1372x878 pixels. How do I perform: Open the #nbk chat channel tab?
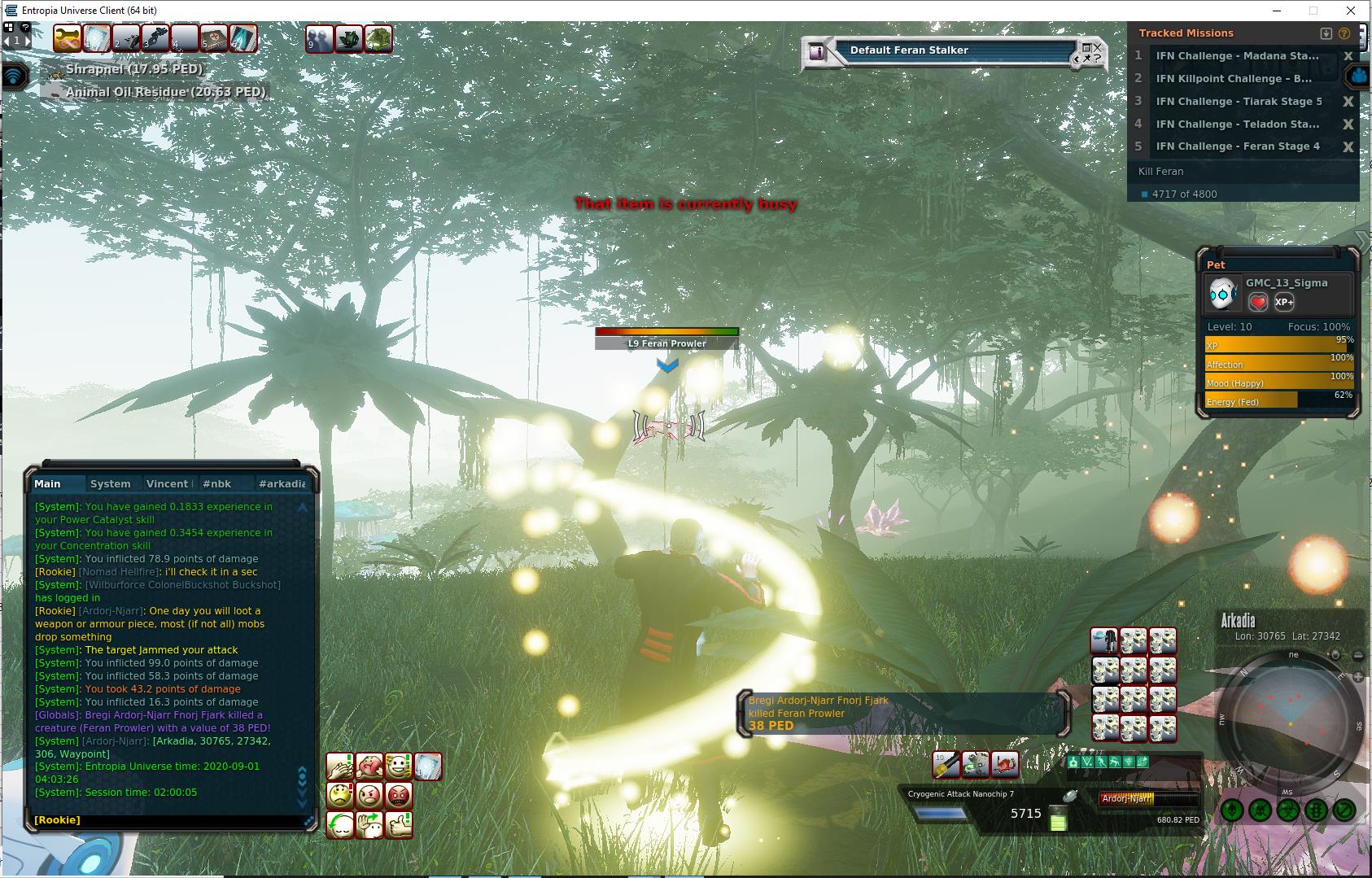(216, 483)
